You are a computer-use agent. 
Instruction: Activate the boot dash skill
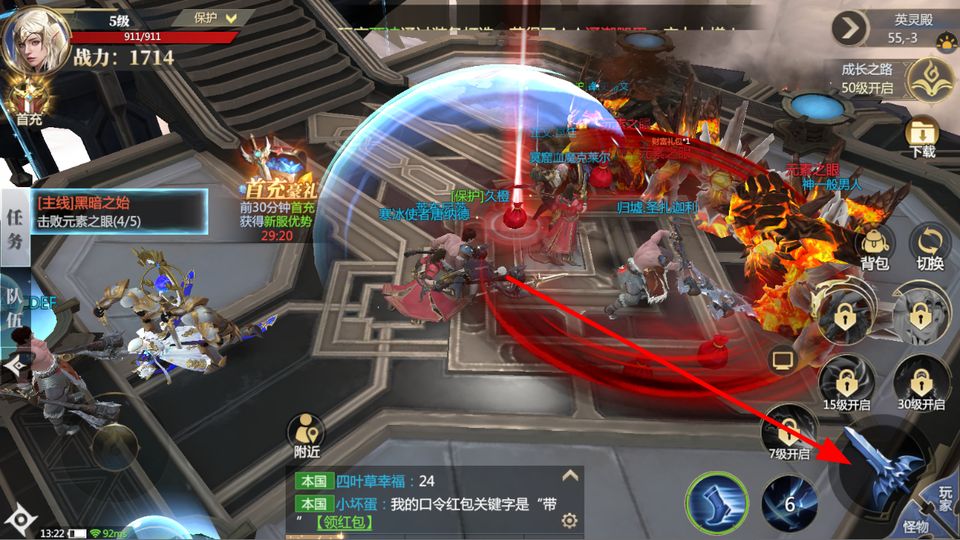[717, 499]
